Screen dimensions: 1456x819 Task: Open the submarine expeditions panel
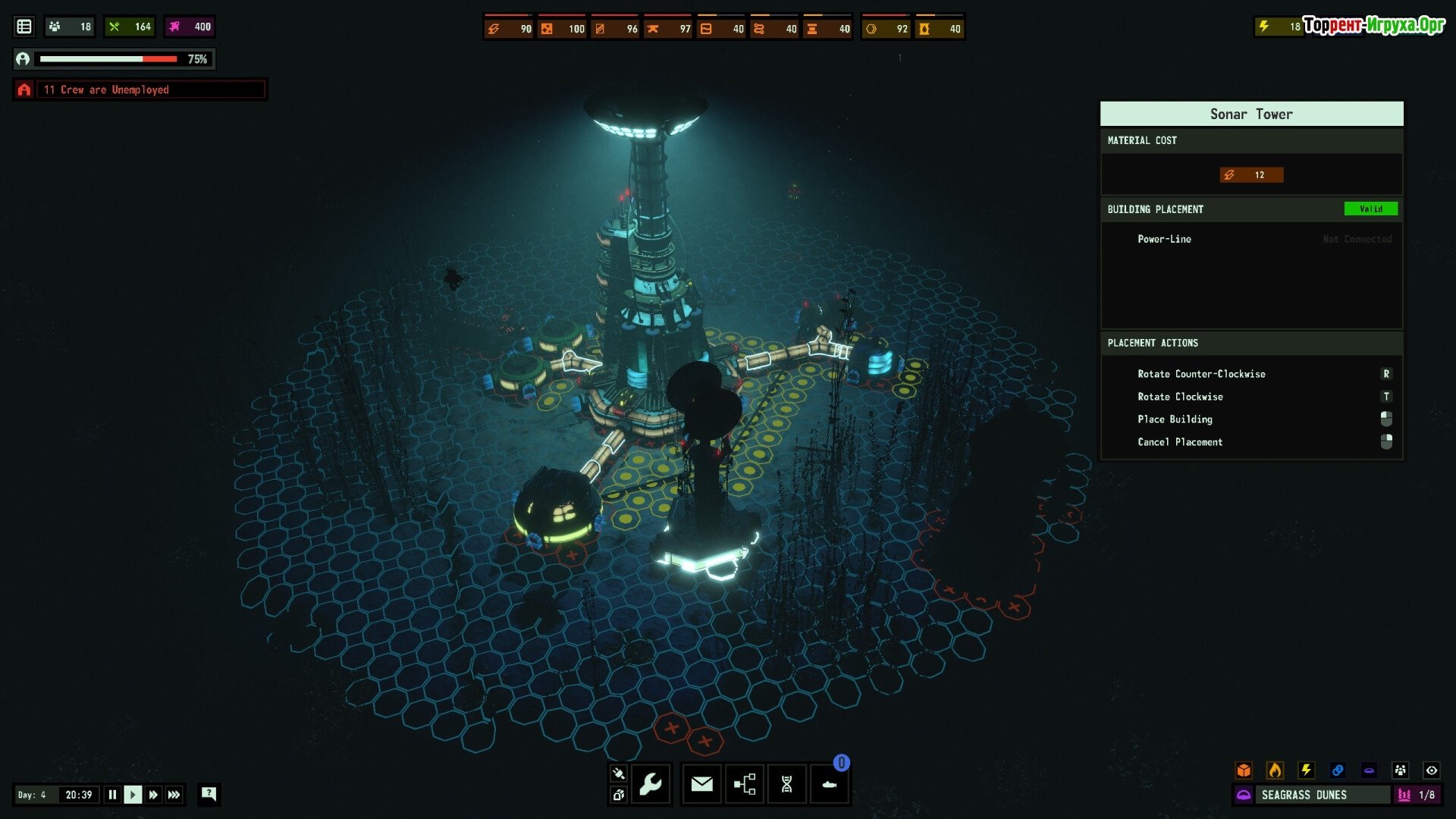(830, 784)
